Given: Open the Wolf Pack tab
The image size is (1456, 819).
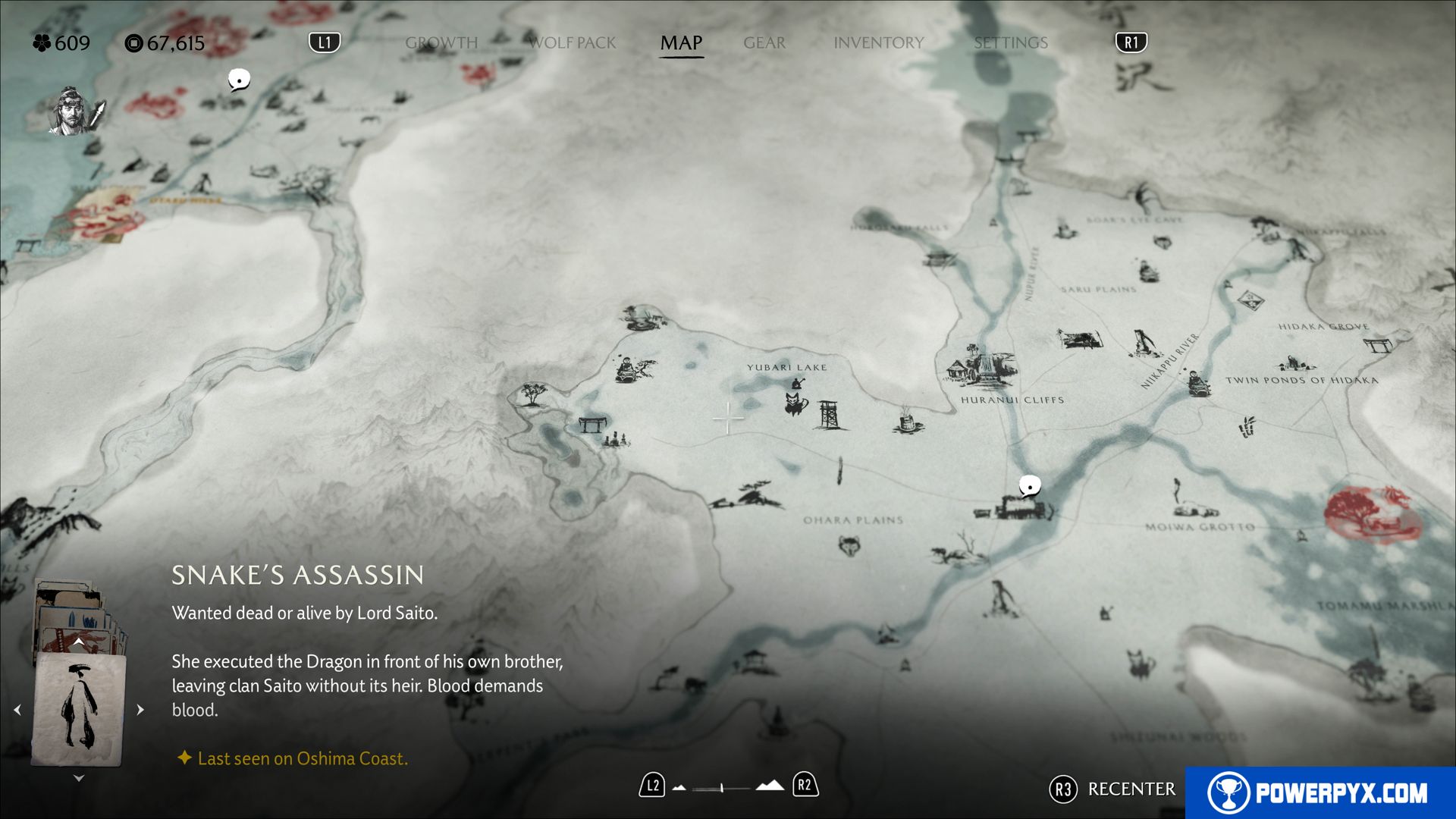Looking at the screenshot, I should click(x=573, y=43).
